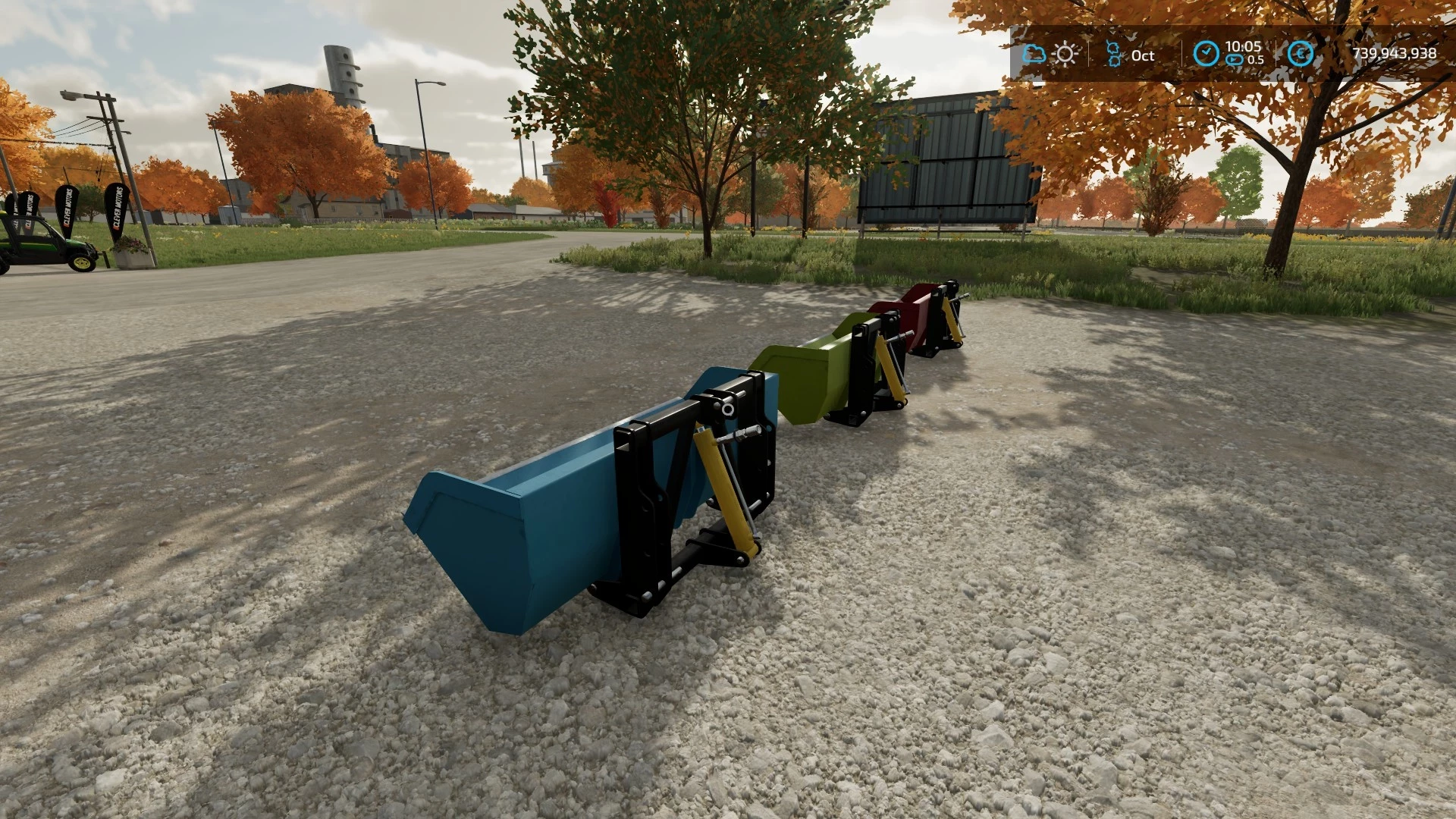Click the Oct month label
The image size is (1456, 819).
click(x=1141, y=55)
